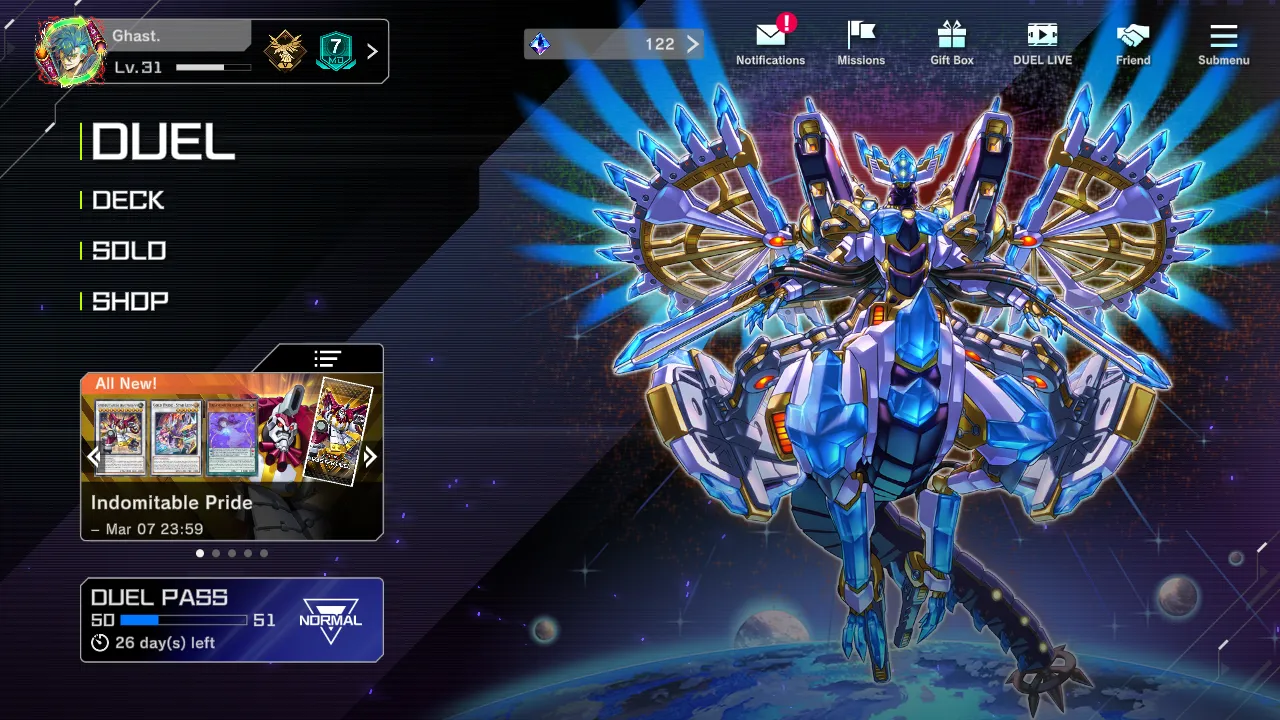Viewport: 1280px width, 720px height.
Task: Open the Friend list
Action: click(1133, 44)
